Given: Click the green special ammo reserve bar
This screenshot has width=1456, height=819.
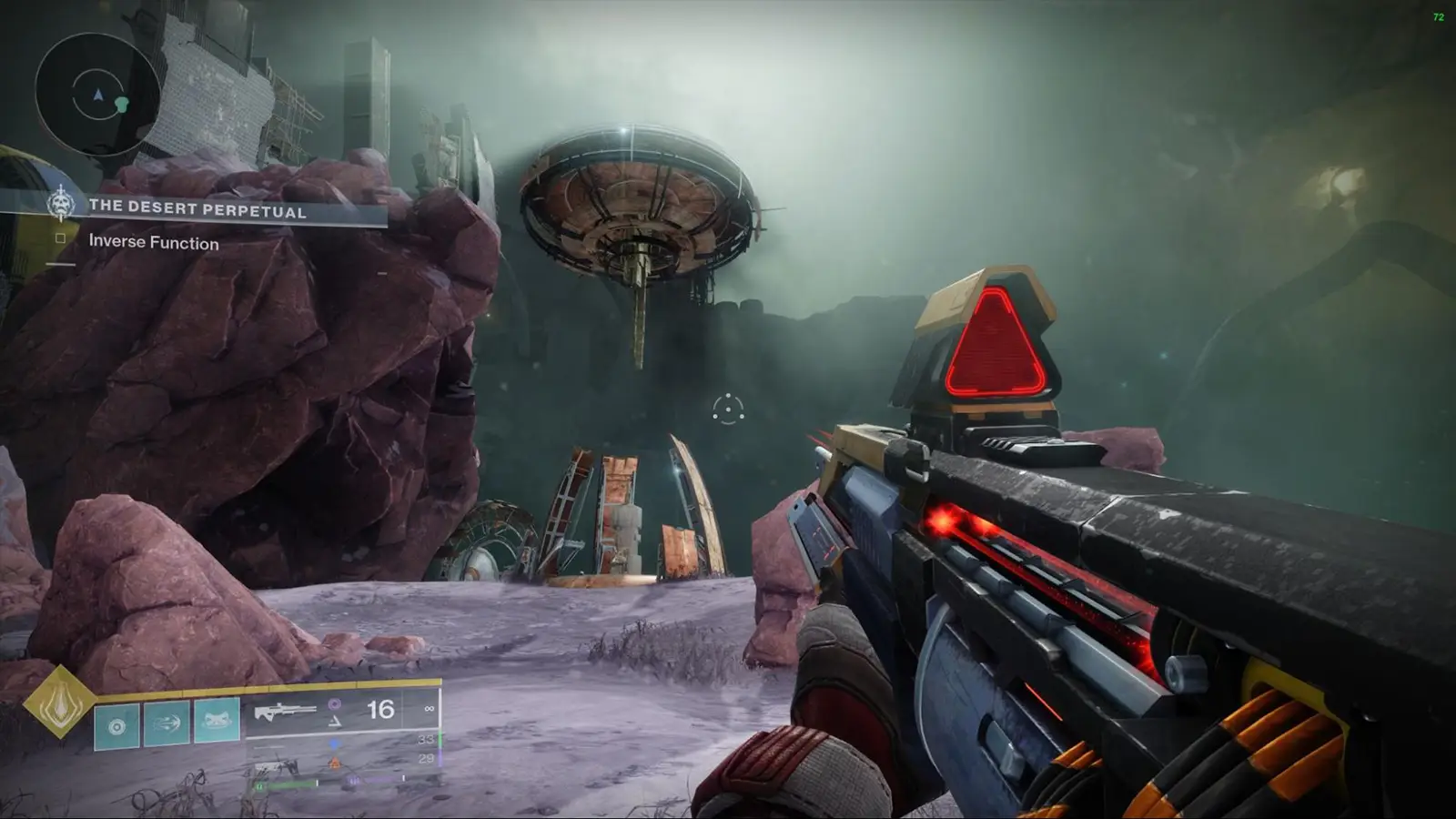Looking at the screenshot, I should point(440,737).
